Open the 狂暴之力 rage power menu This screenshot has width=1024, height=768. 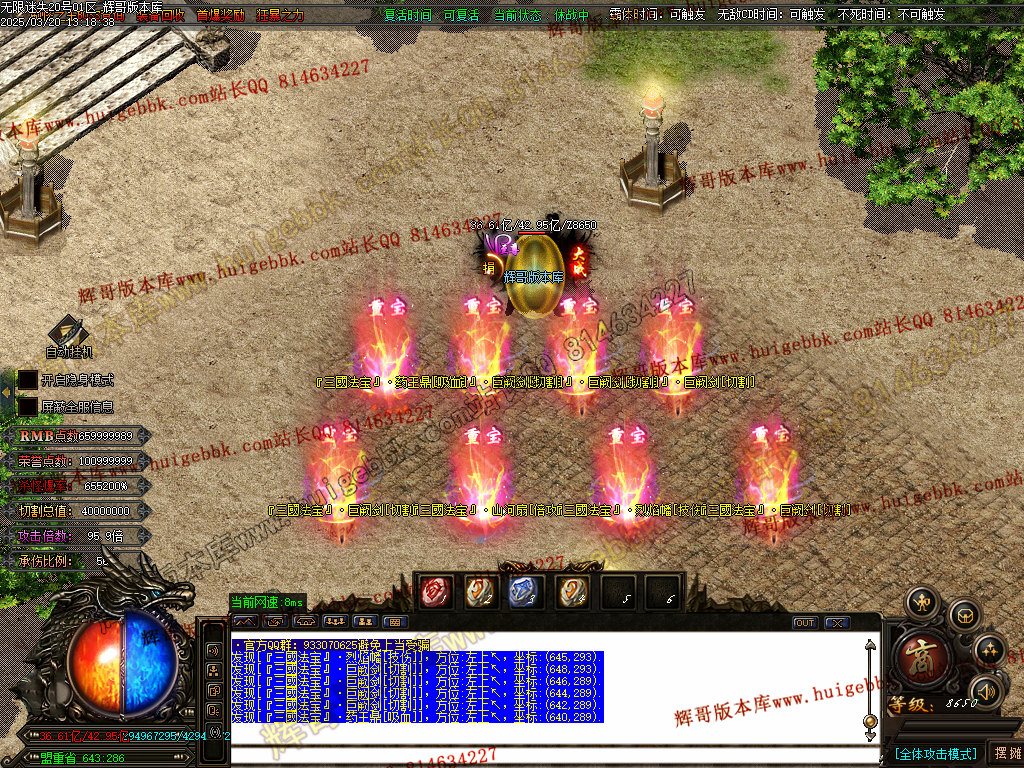(280, 16)
